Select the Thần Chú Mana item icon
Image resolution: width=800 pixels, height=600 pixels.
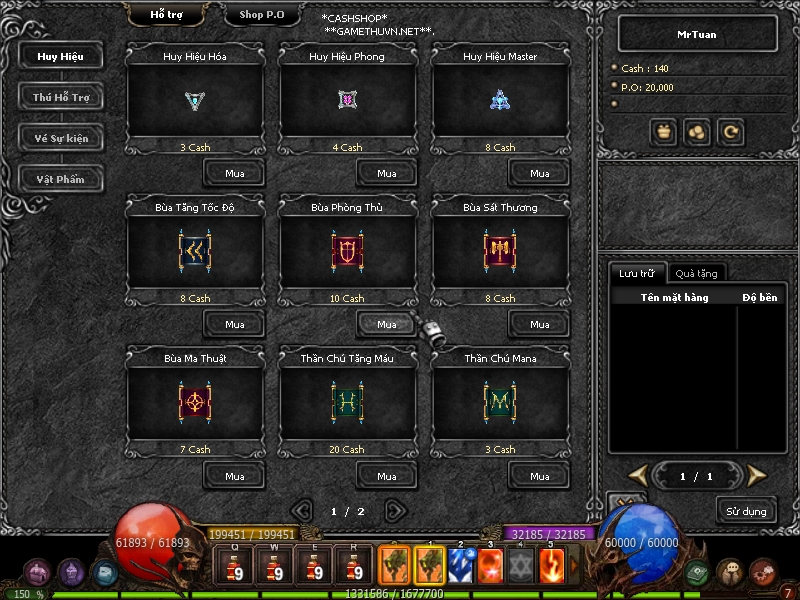tap(500, 400)
